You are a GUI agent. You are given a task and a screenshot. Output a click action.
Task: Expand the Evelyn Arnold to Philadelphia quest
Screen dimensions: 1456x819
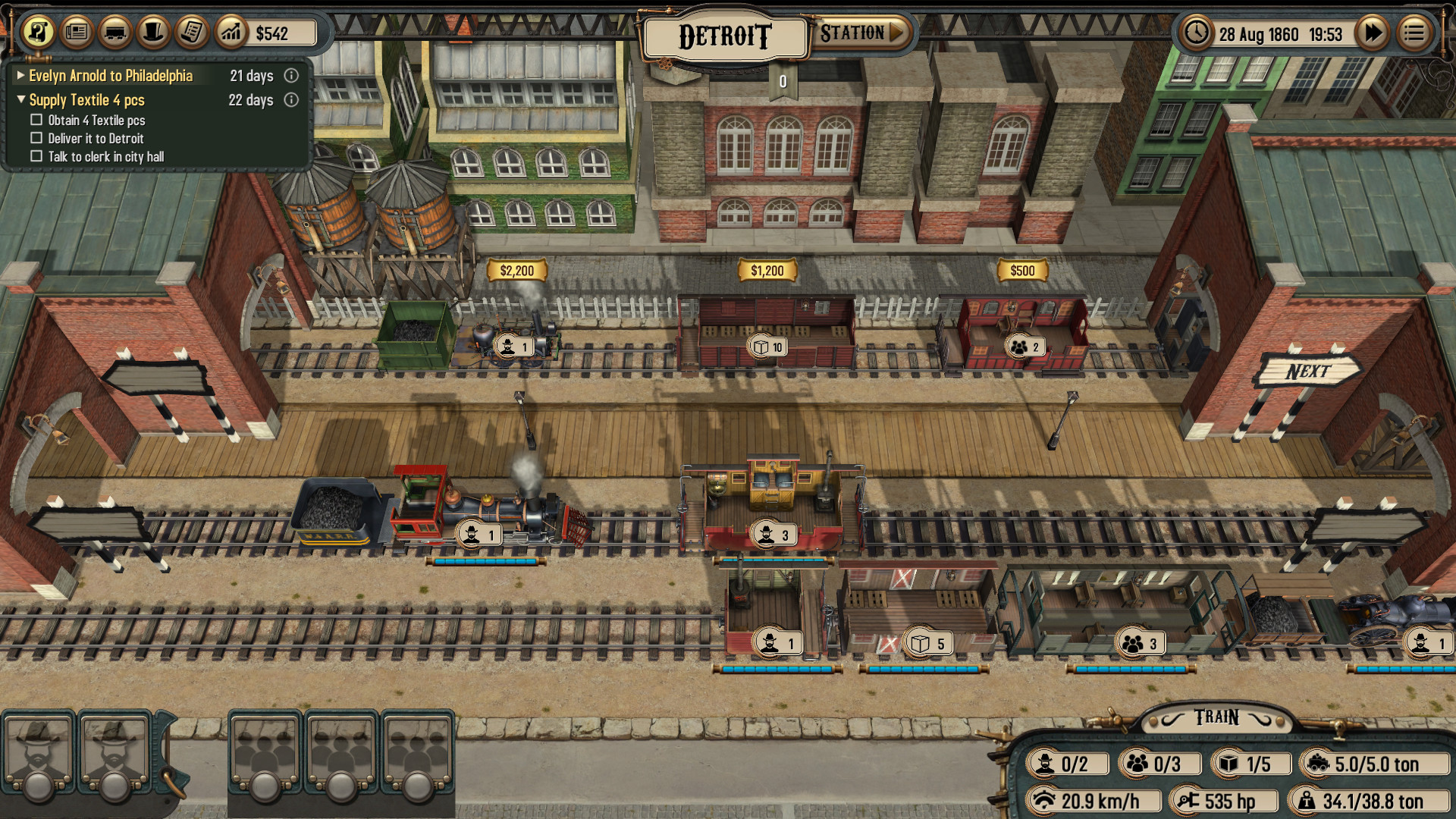pyautogui.click(x=20, y=76)
